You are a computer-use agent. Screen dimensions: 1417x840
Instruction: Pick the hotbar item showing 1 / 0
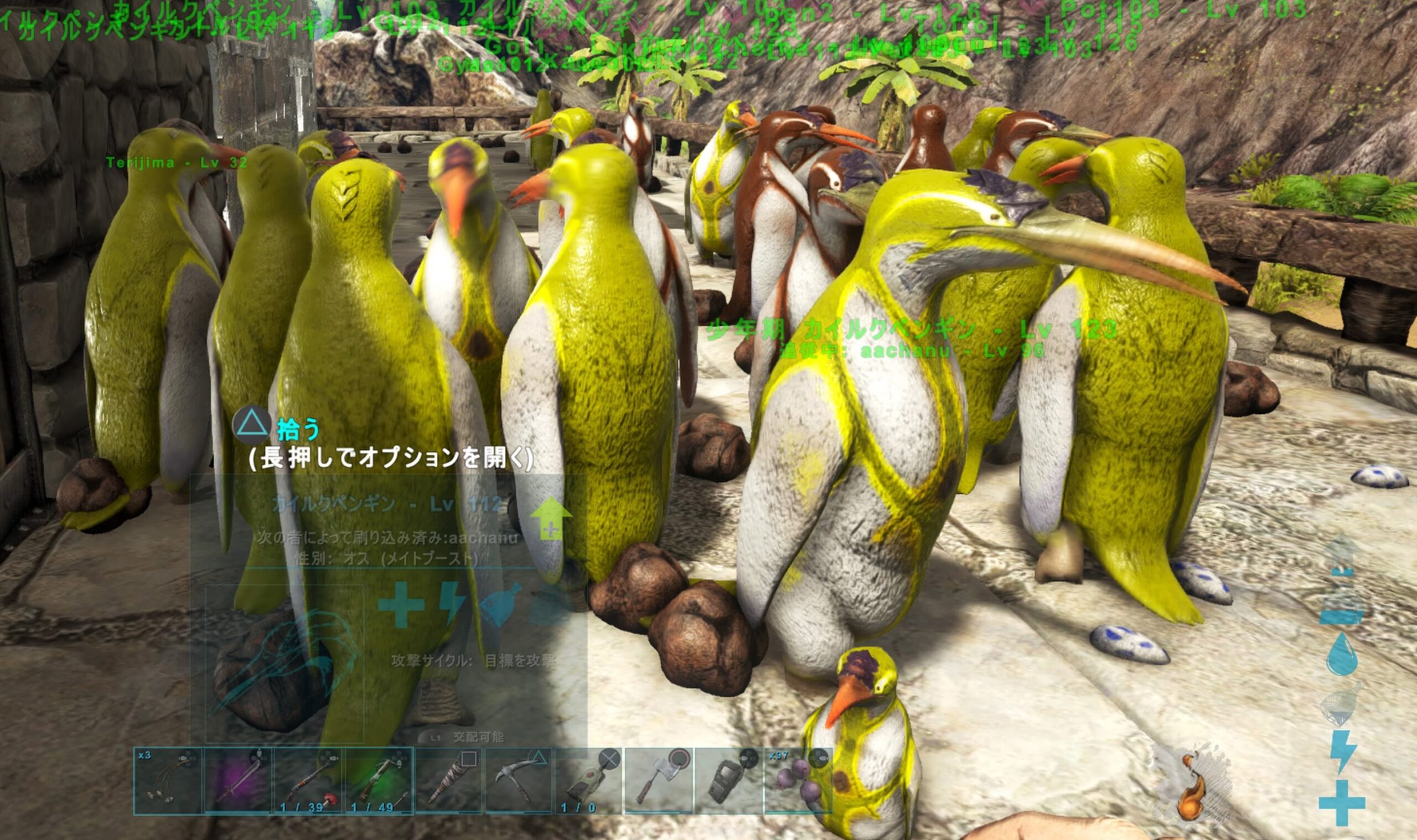click(x=589, y=781)
